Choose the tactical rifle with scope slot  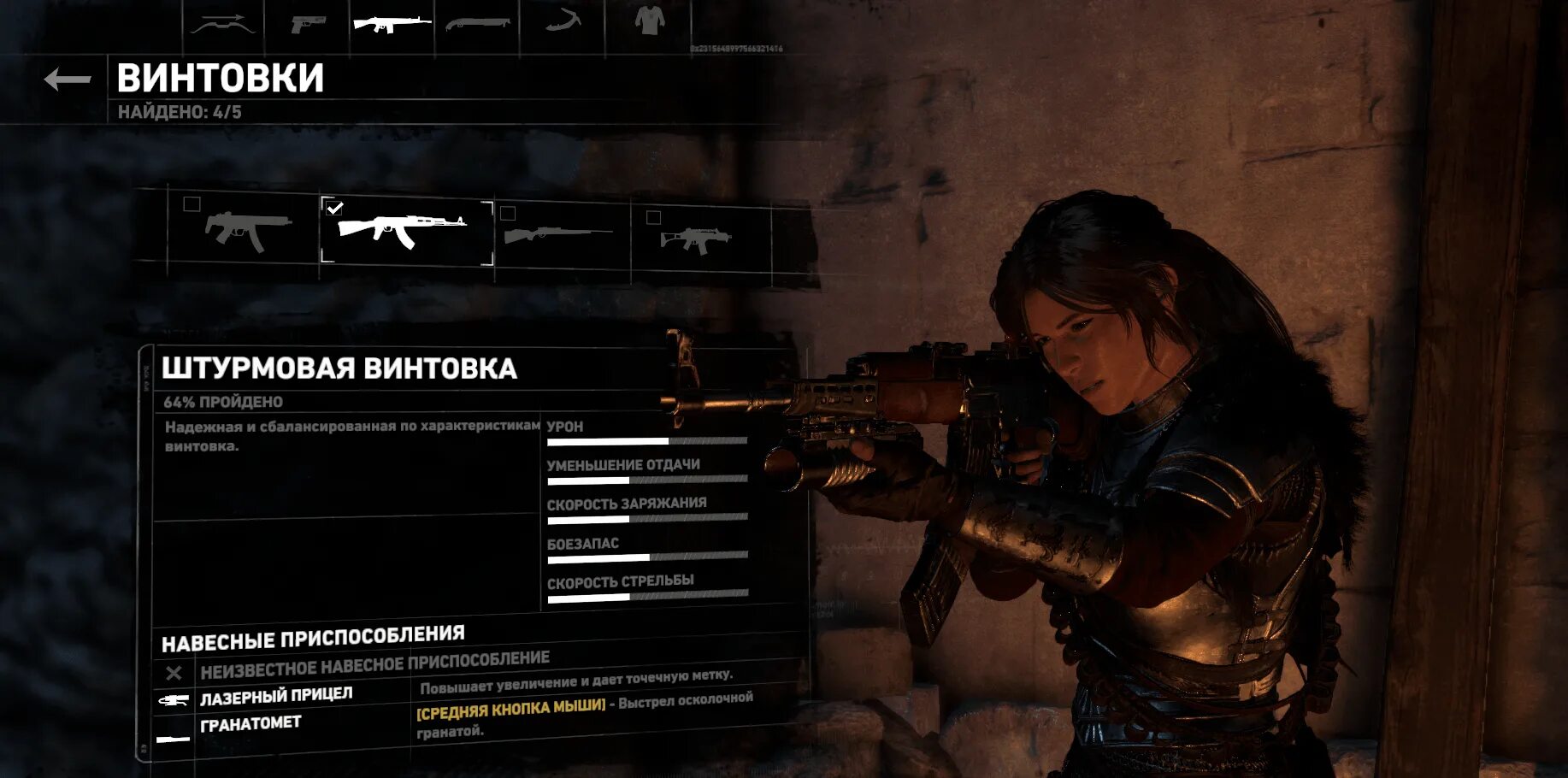(x=697, y=239)
